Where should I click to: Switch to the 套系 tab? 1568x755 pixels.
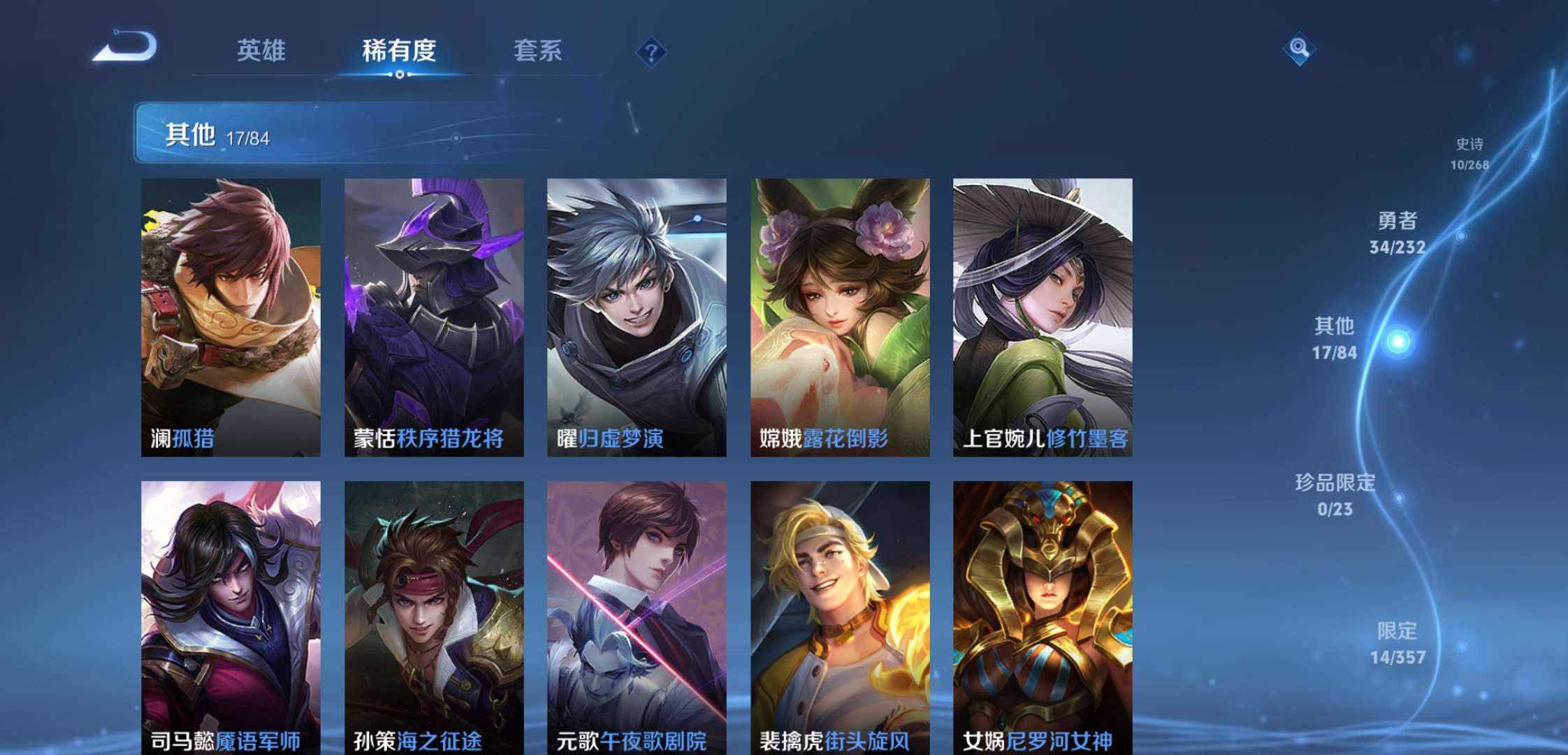pos(538,52)
